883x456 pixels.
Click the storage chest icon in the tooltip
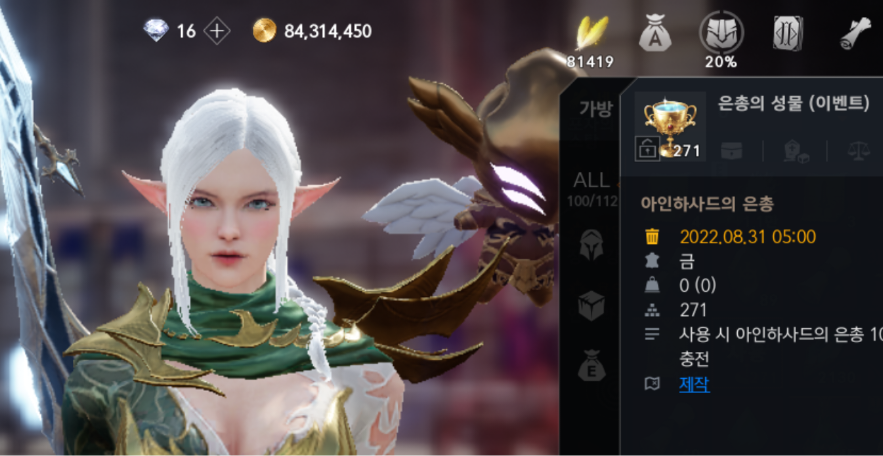pos(731,151)
